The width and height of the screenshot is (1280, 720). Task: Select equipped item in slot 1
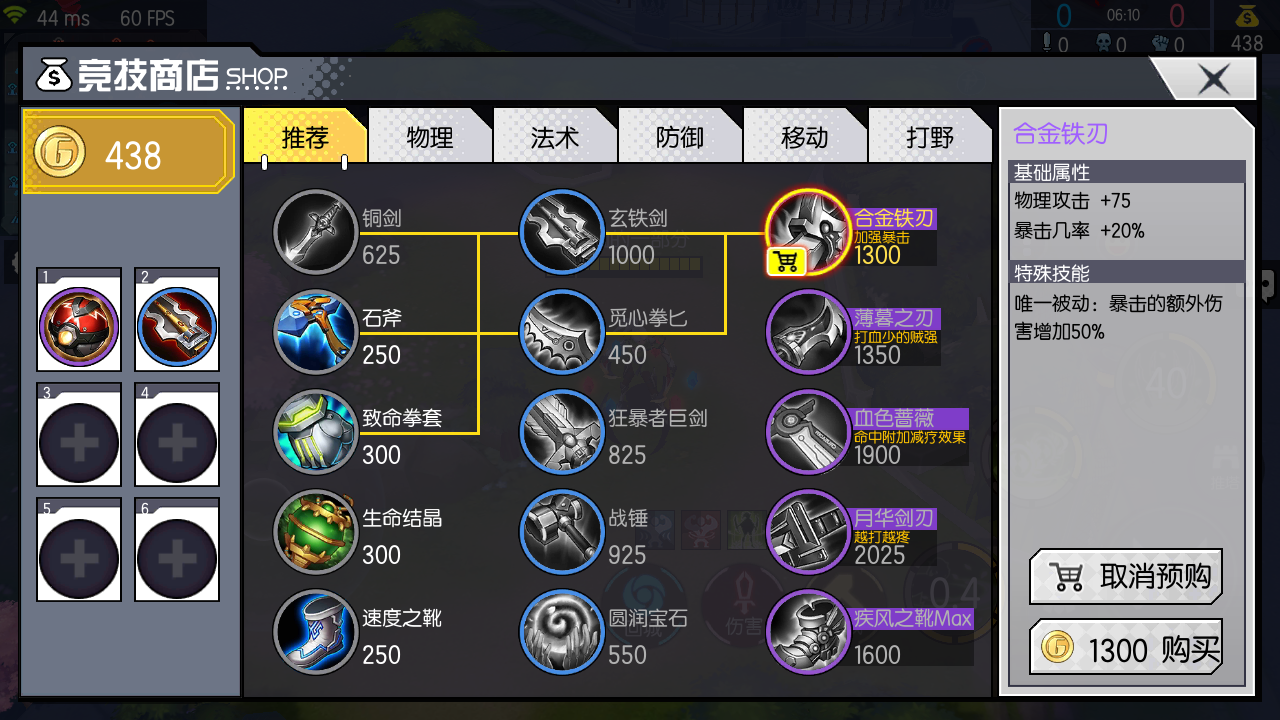click(x=79, y=318)
